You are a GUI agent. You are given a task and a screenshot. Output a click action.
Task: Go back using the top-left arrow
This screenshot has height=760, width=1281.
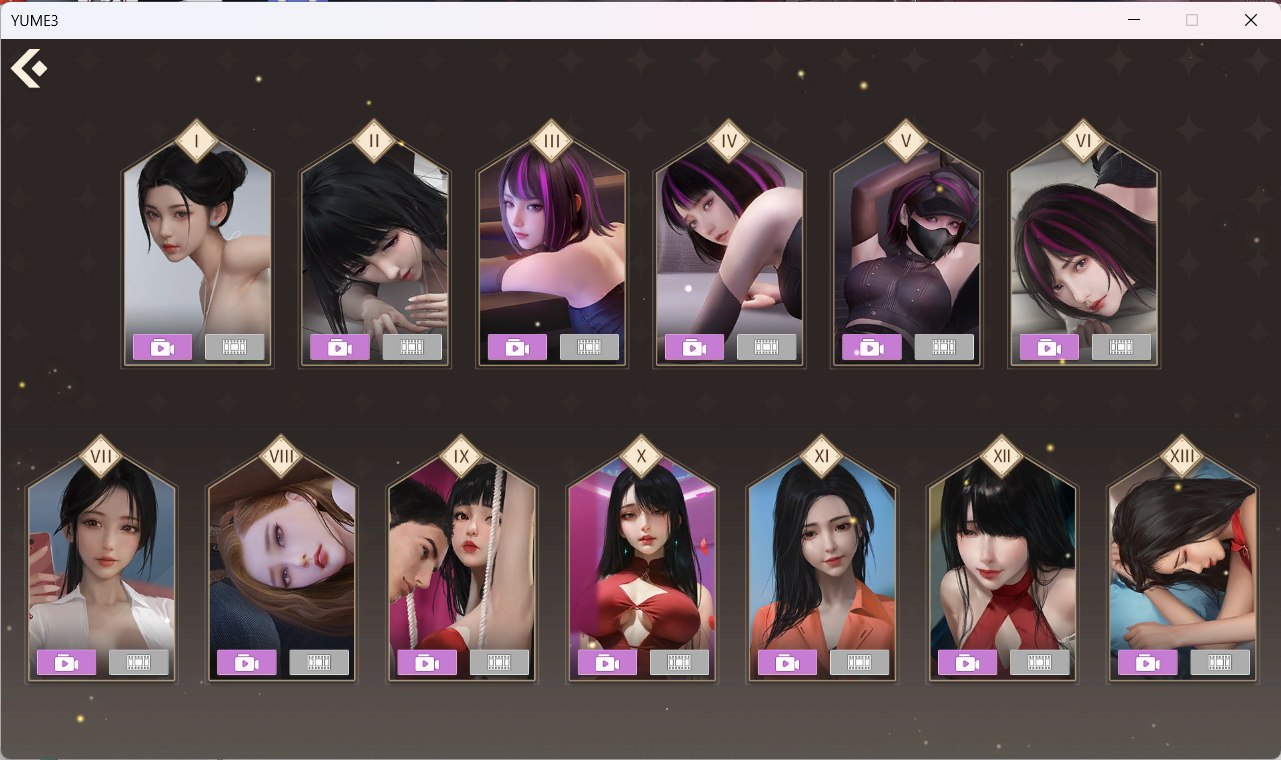28,69
